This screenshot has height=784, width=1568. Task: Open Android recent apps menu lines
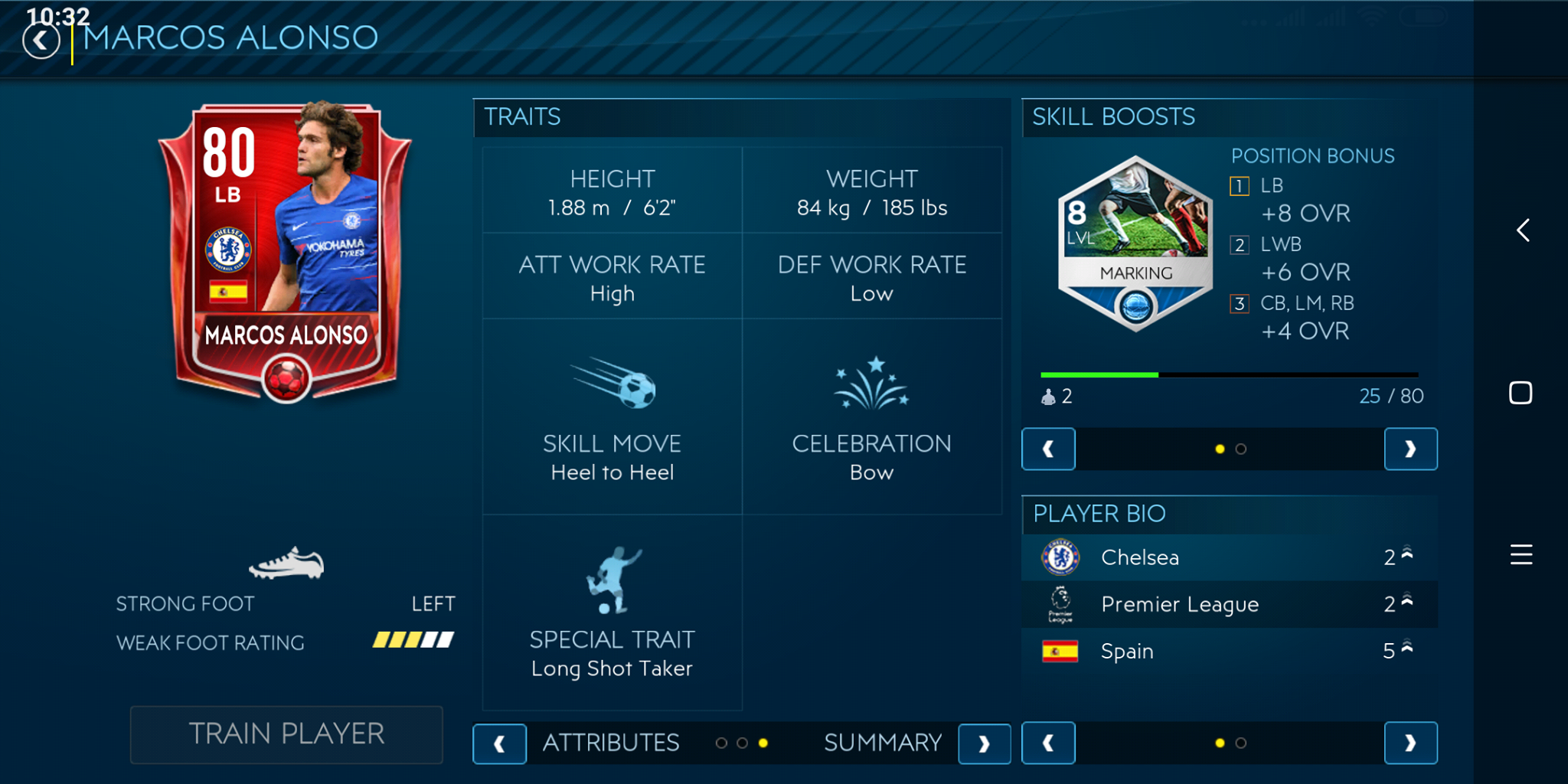[x=1521, y=554]
